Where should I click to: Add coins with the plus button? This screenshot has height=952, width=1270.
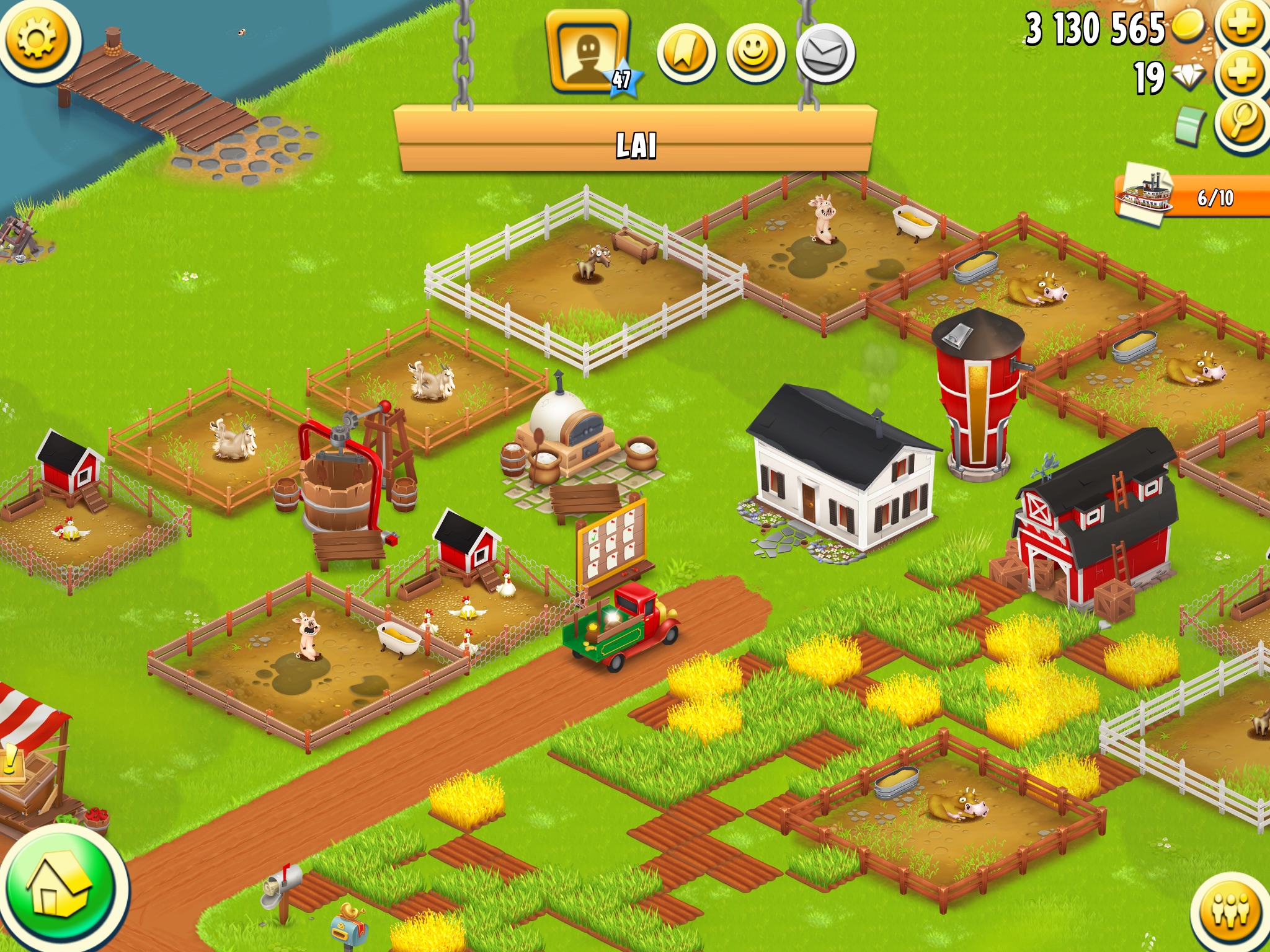1242,25
